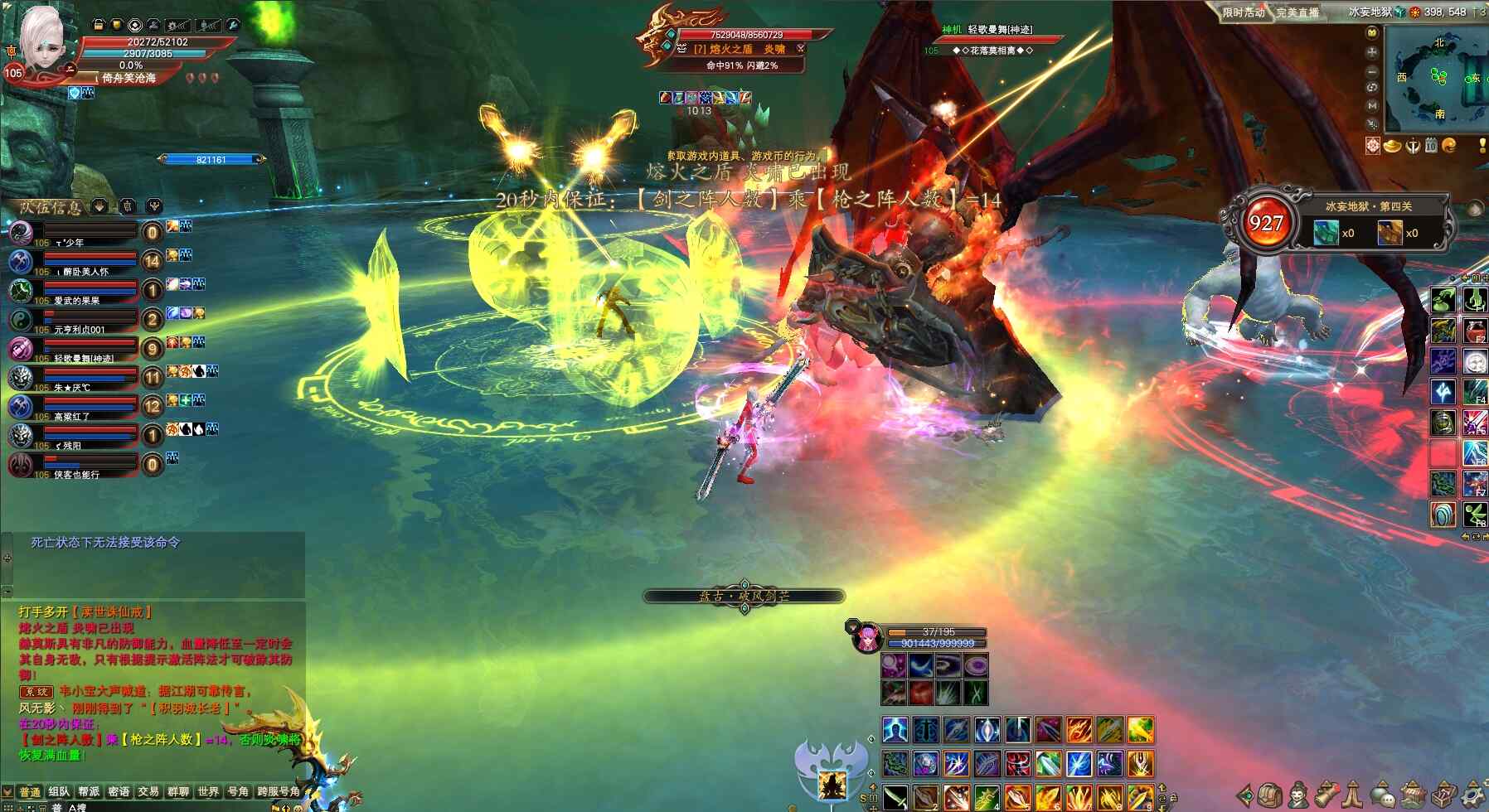Viewport: 1489px width, 812px height.
Task: Switch to the 组队 chat channel tab
Action: pyautogui.click(x=59, y=791)
